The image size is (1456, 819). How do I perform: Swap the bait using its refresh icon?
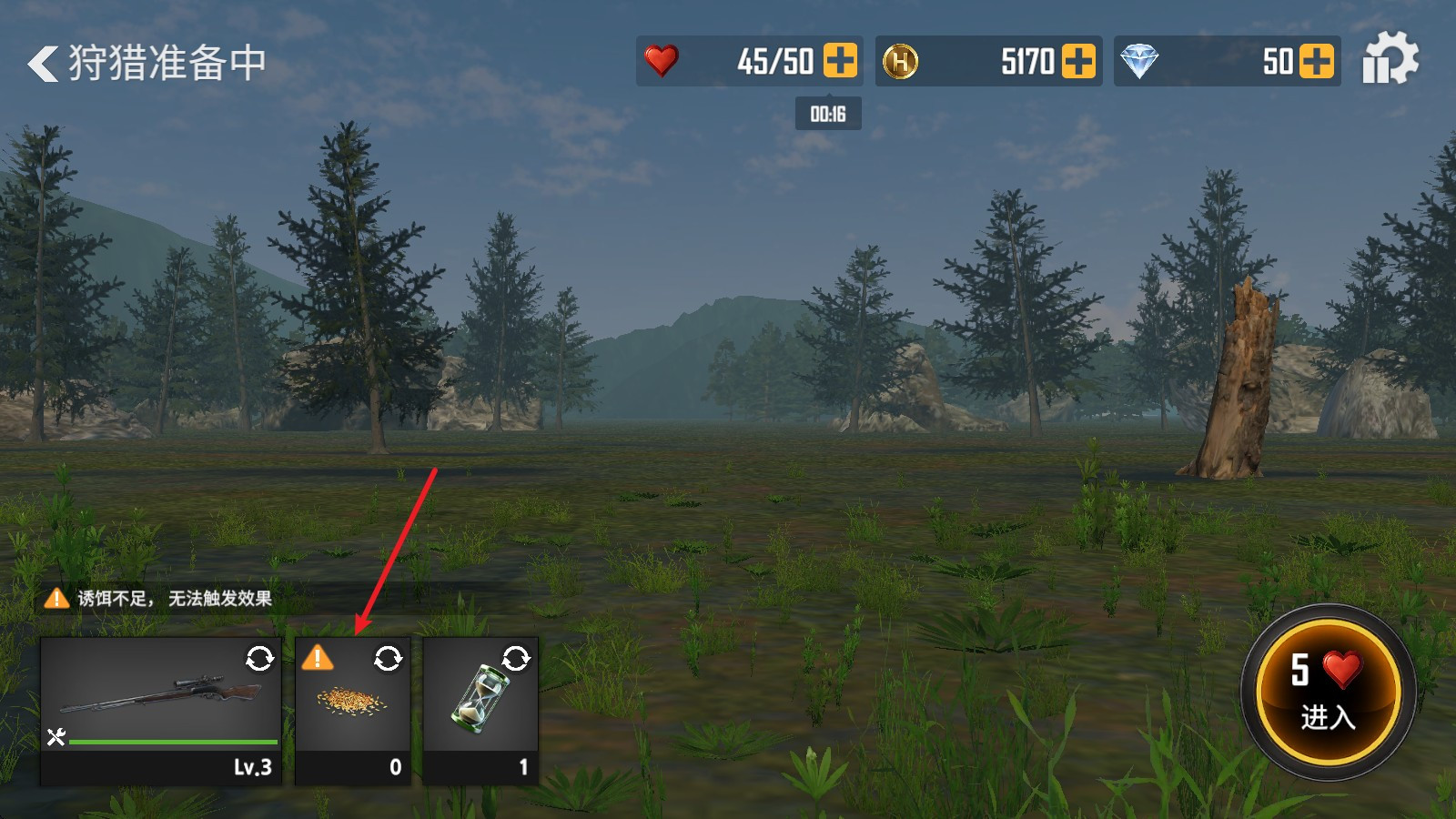pos(389,658)
